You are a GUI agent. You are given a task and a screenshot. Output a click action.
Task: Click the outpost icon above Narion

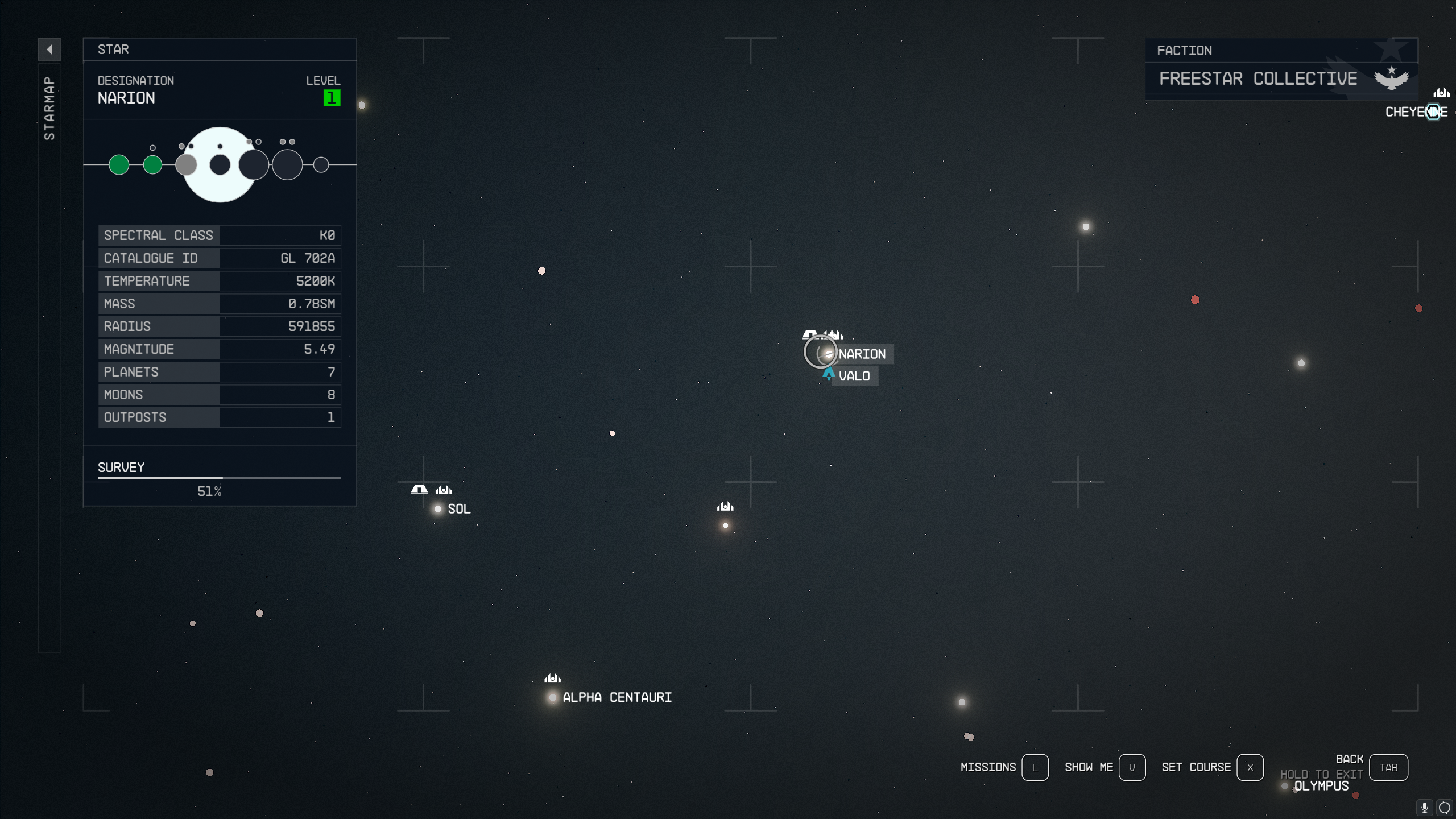(x=810, y=334)
